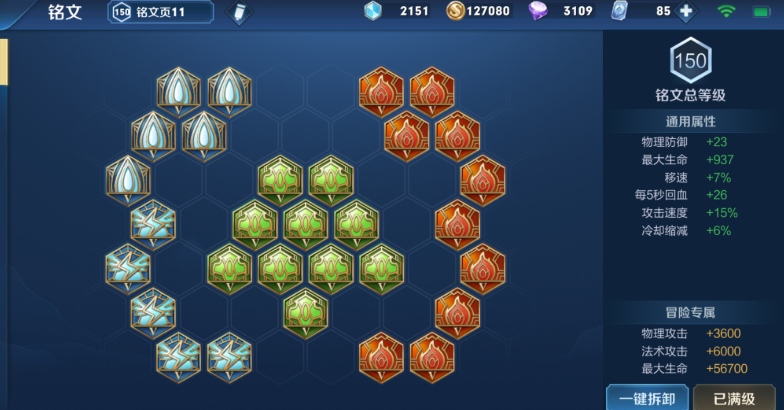Remove all runes with 一键拆卸 button
784x410 pixels.
[x=646, y=397]
